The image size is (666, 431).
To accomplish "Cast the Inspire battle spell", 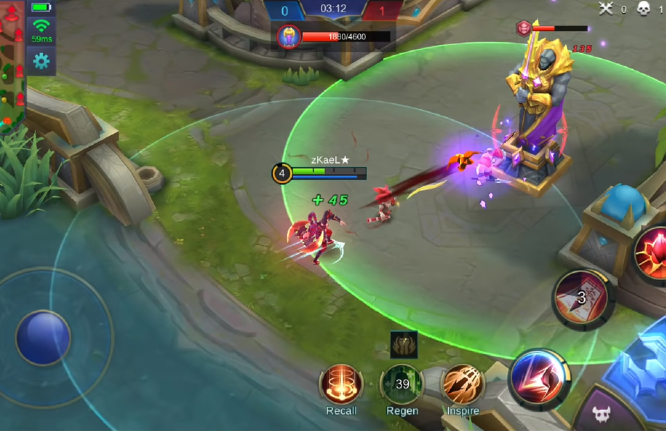I will (462, 384).
